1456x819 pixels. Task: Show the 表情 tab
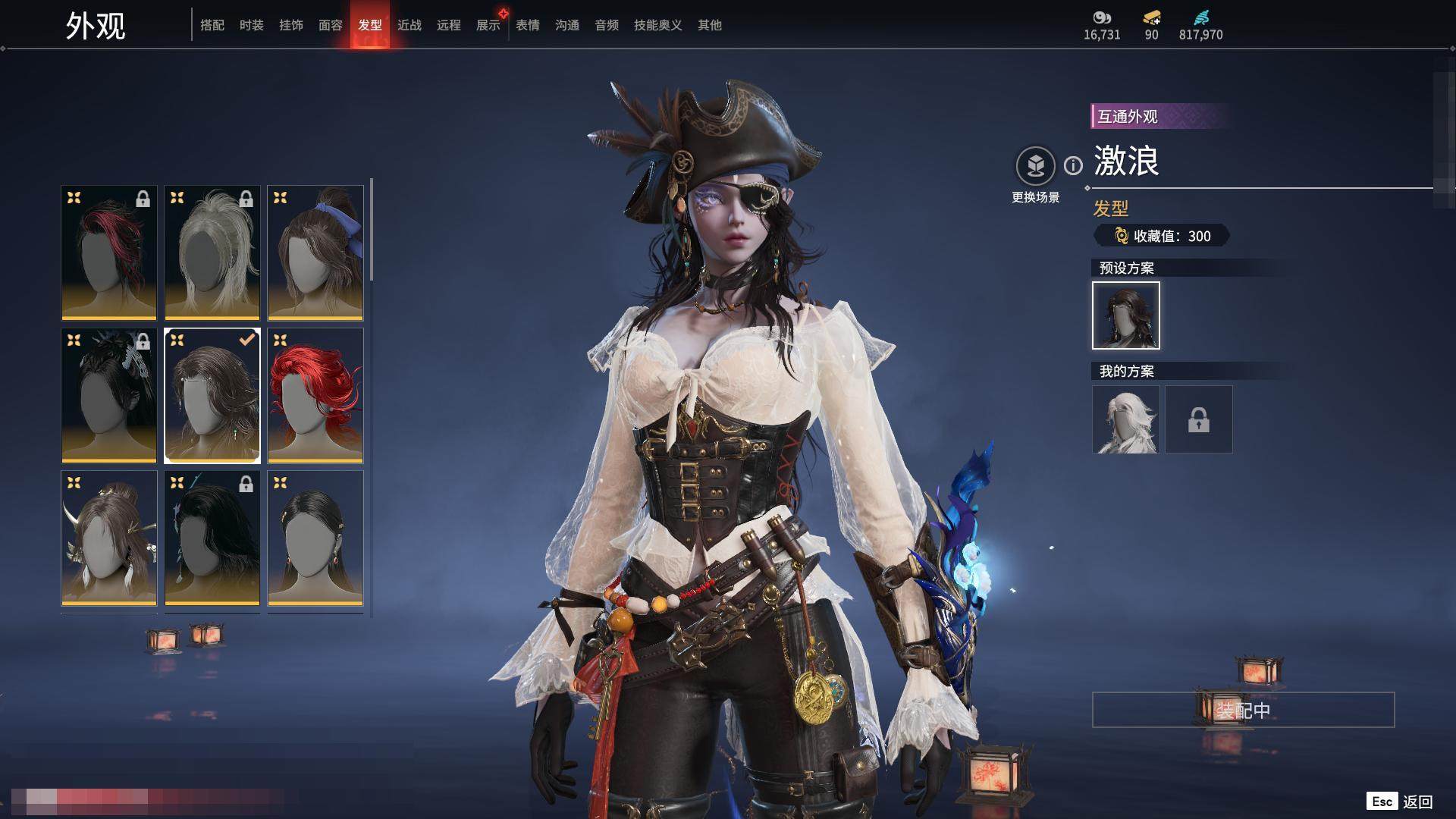528,25
